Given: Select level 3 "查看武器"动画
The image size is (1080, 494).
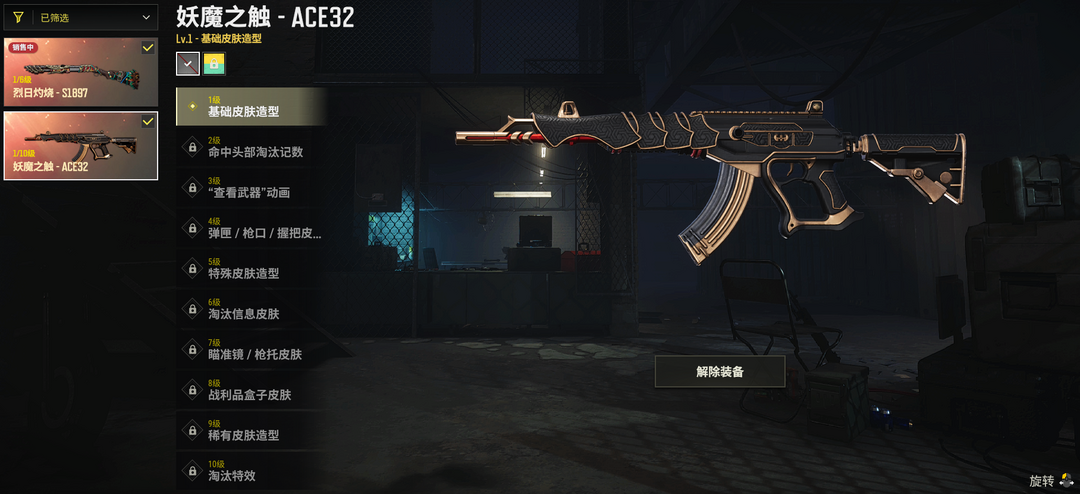Looking at the screenshot, I should tap(251, 187).
